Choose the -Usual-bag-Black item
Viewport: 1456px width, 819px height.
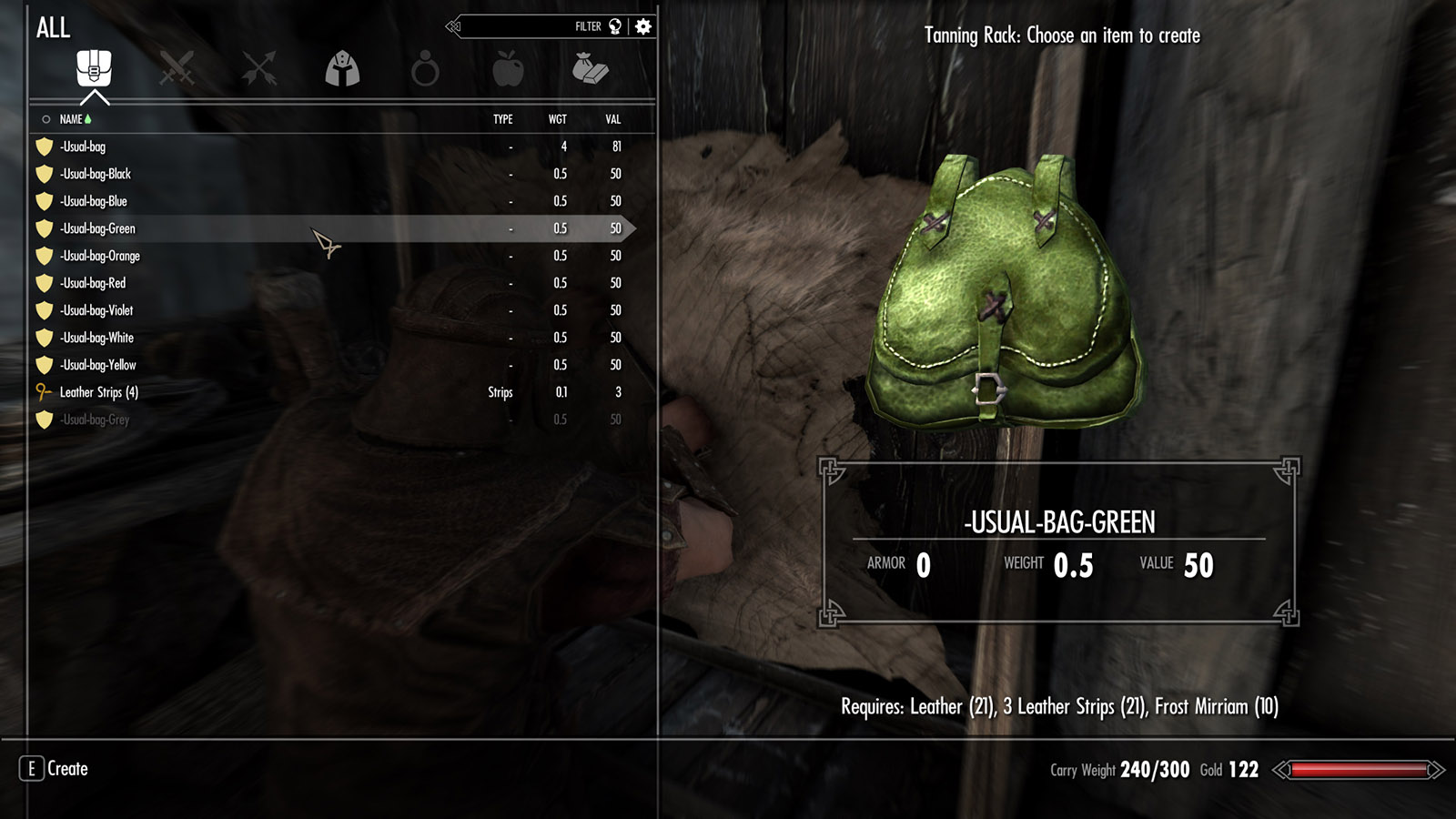tap(96, 174)
